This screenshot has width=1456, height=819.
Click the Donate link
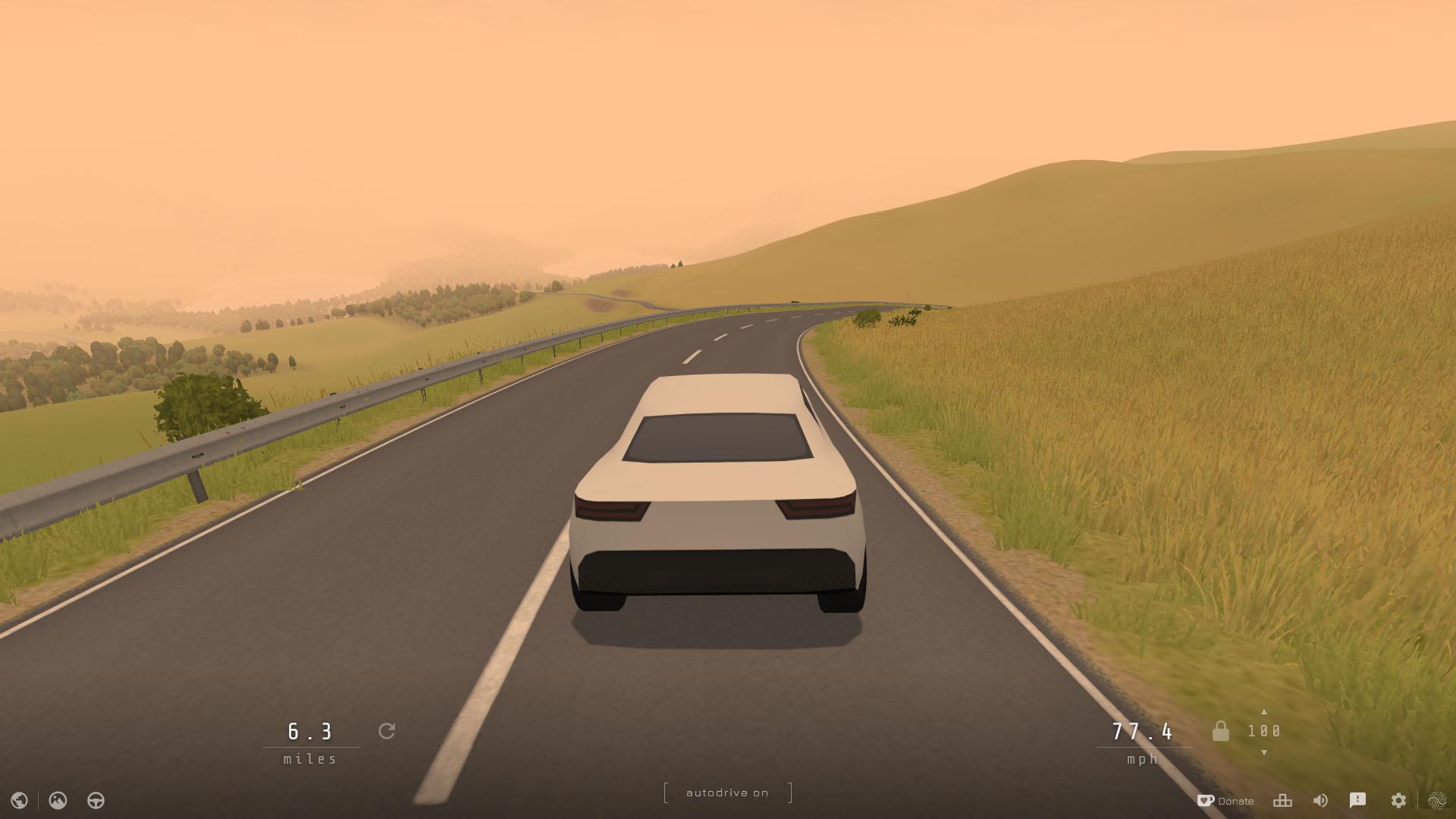click(x=1236, y=800)
